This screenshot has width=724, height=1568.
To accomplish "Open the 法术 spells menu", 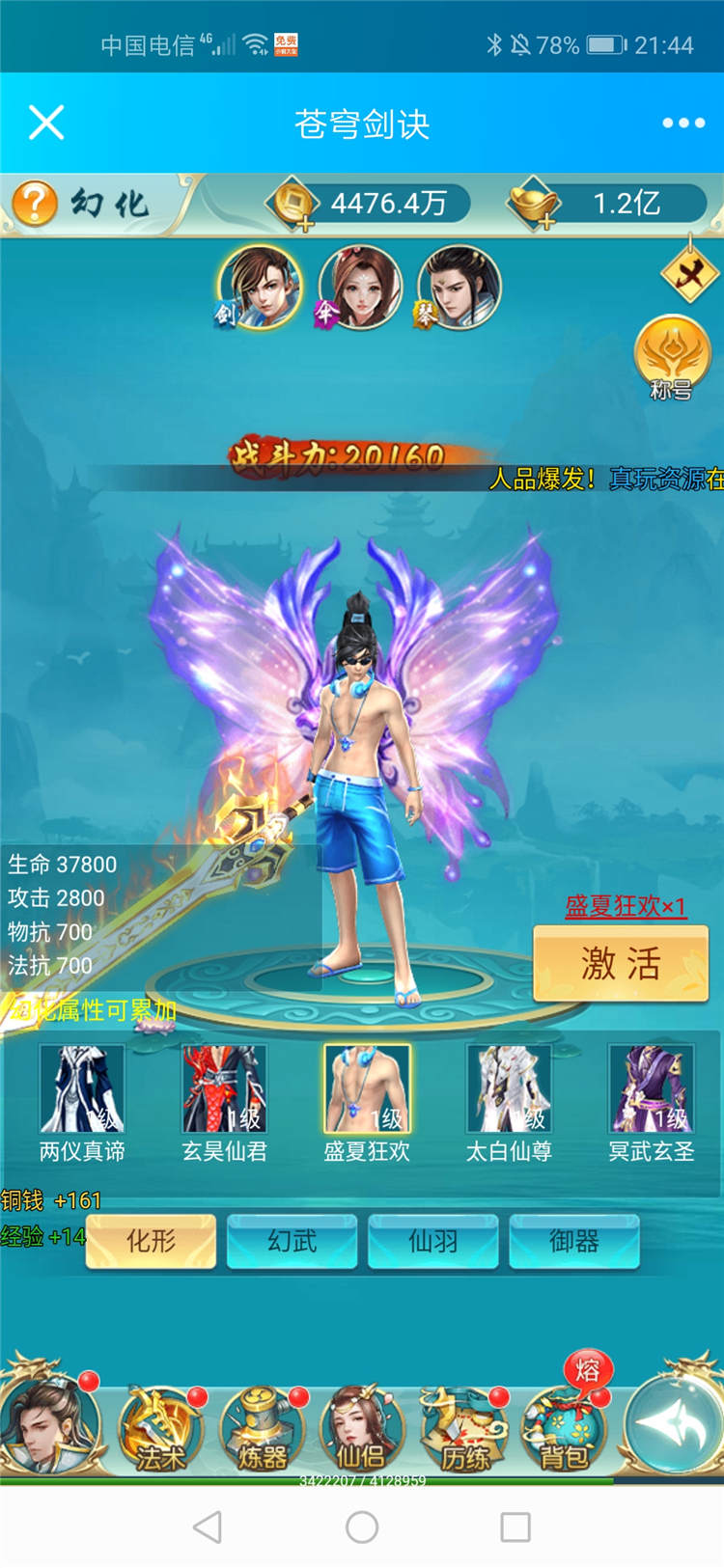I will point(160,1430).
